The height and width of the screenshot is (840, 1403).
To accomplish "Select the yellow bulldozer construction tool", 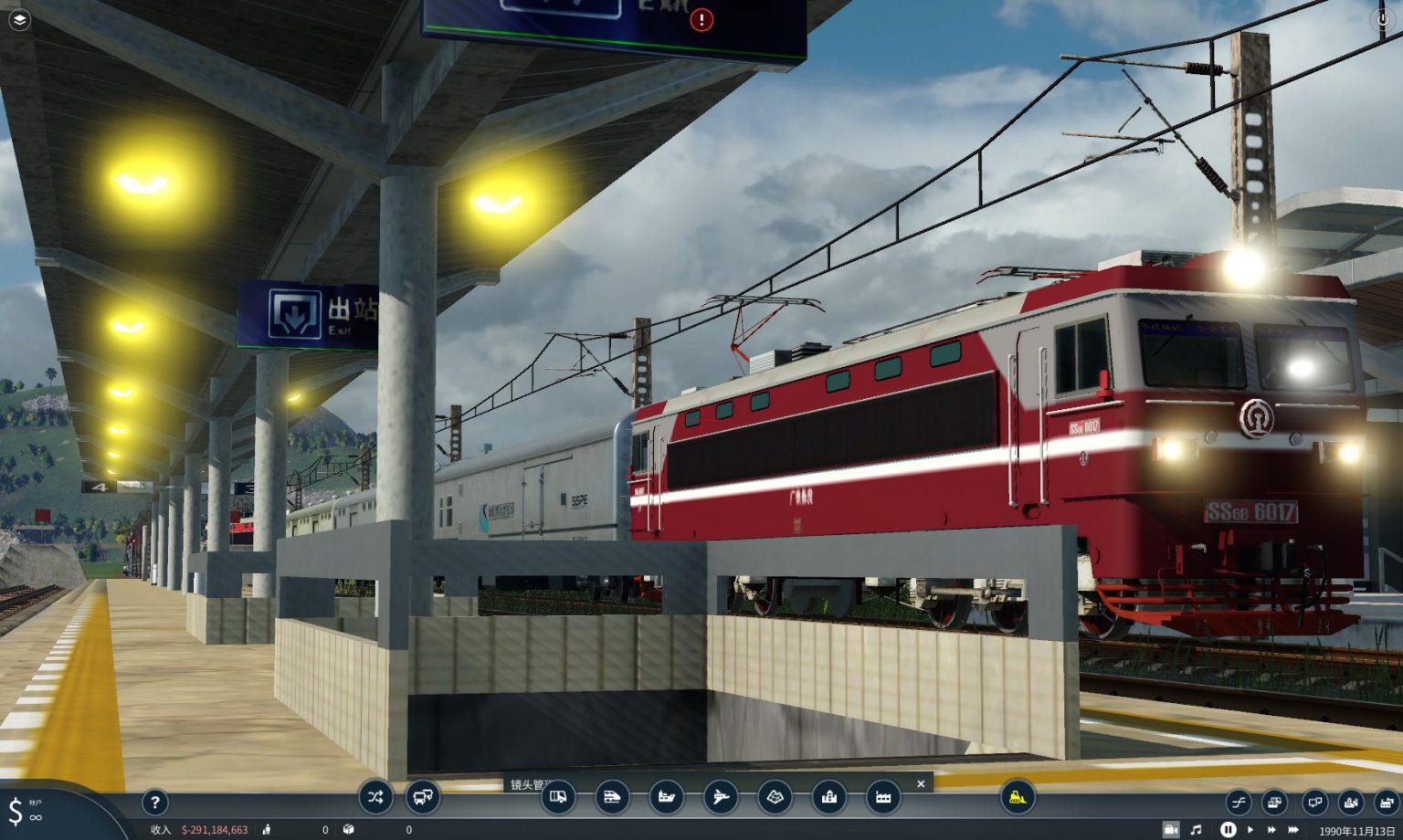I will [x=1018, y=799].
